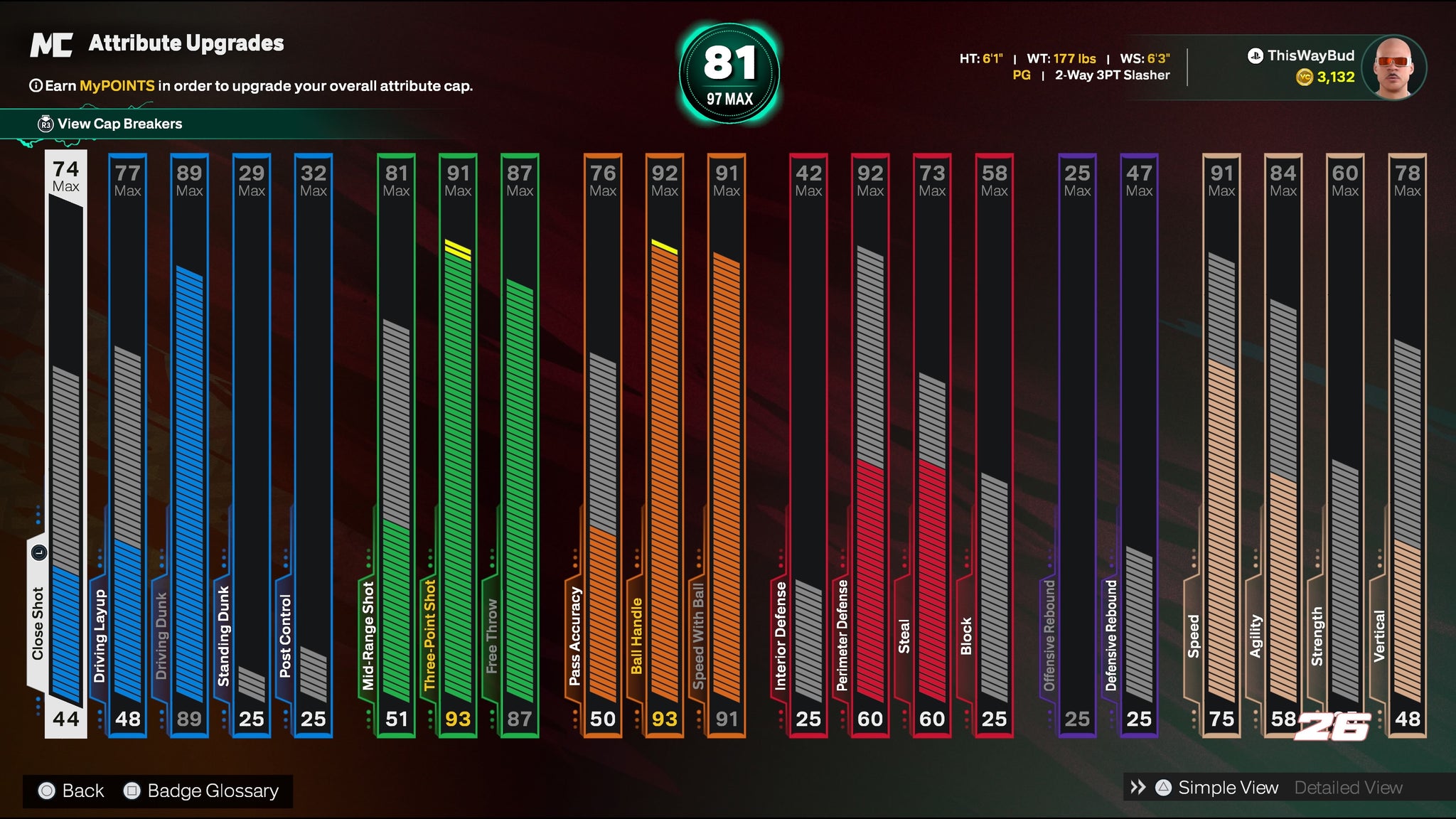Pick the Interior Defense attribute bar
The height and width of the screenshot is (819, 1456).
(x=808, y=444)
